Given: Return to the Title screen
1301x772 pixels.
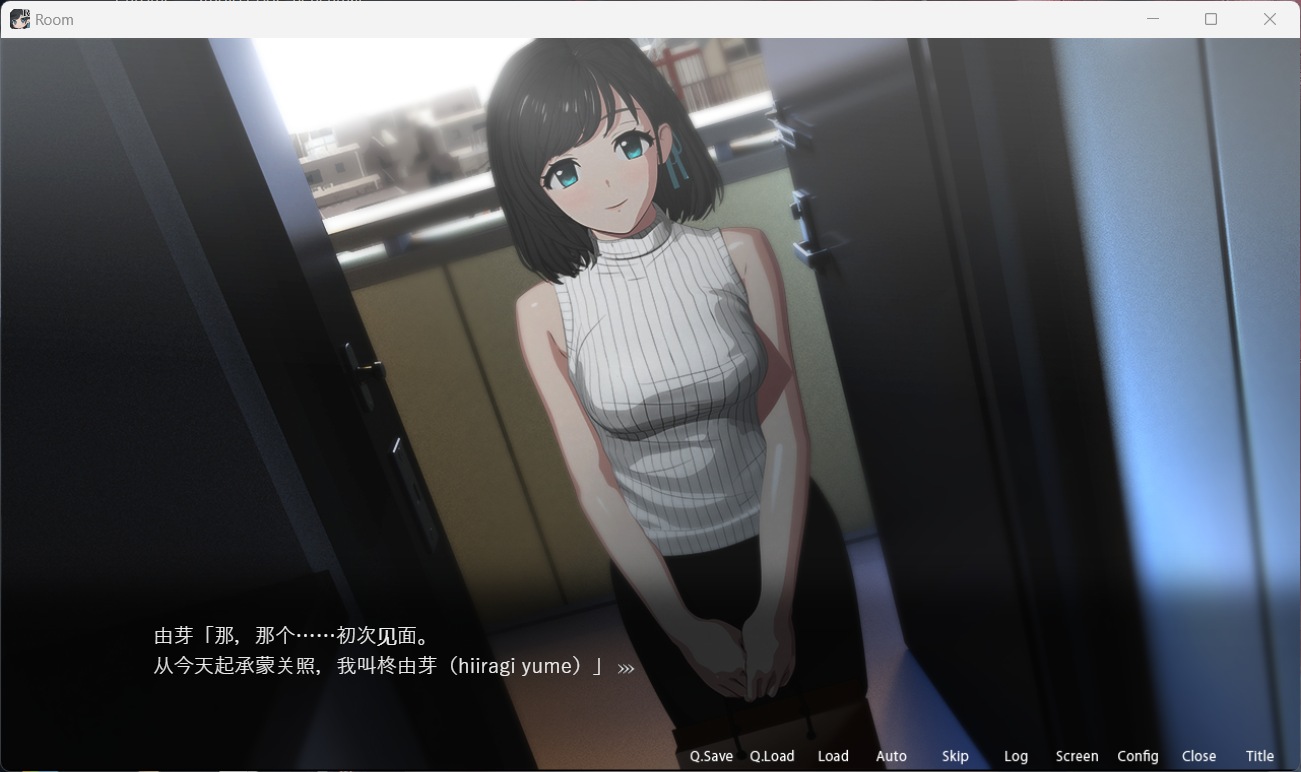Looking at the screenshot, I should [1259, 756].
